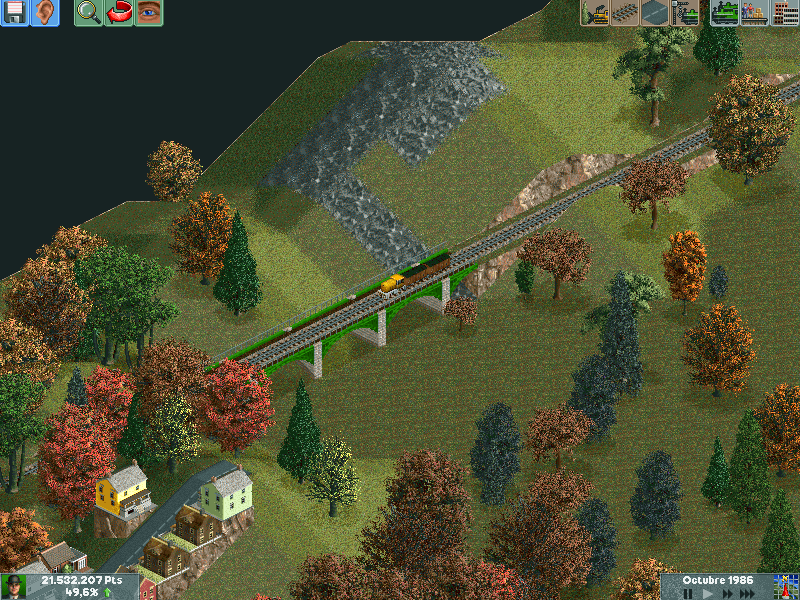Rotate the view with the red arrow
This screenshot has height=600, width=800.
119,13
